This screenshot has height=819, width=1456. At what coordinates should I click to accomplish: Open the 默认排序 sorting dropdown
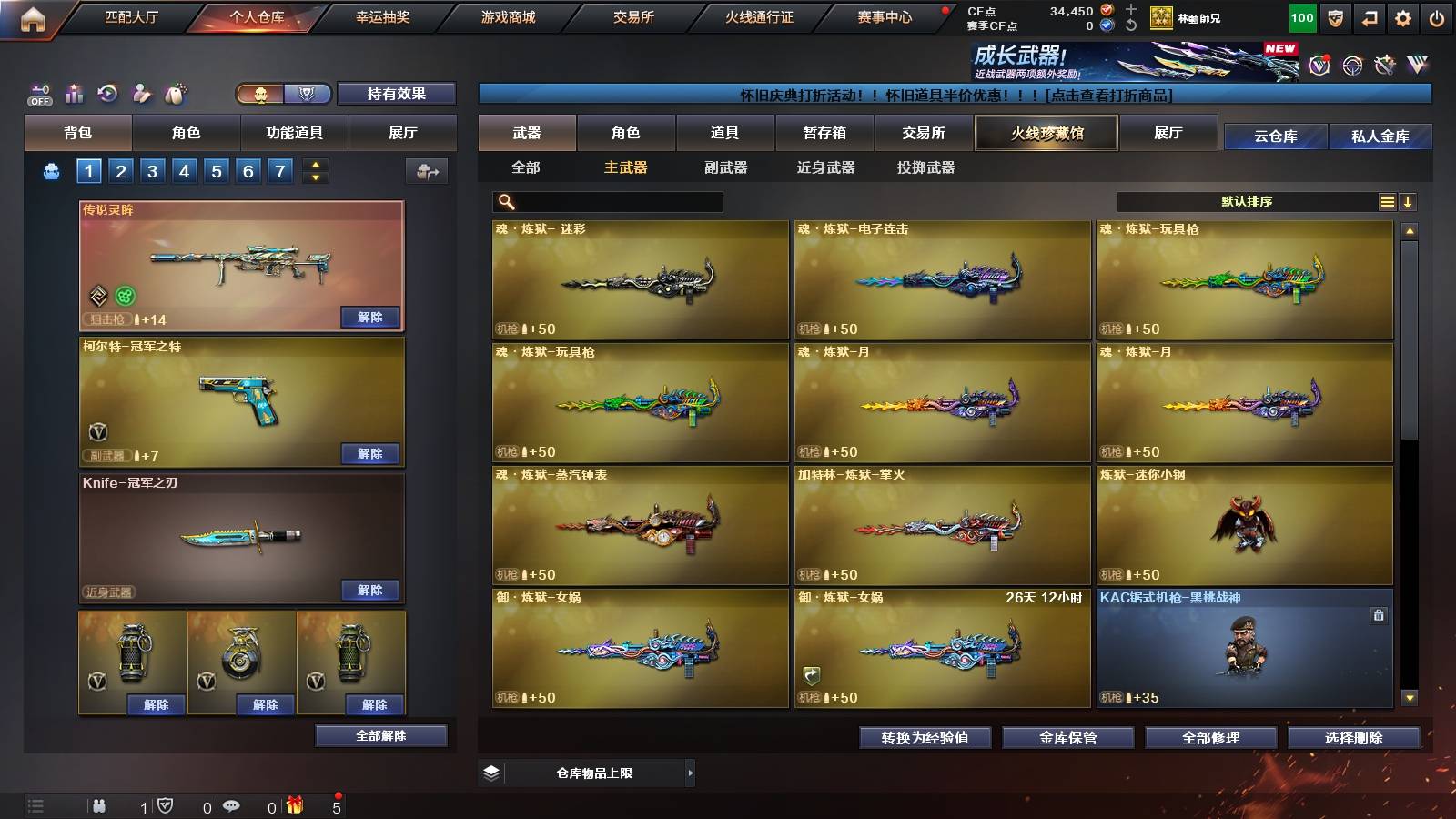[1247, 201]
